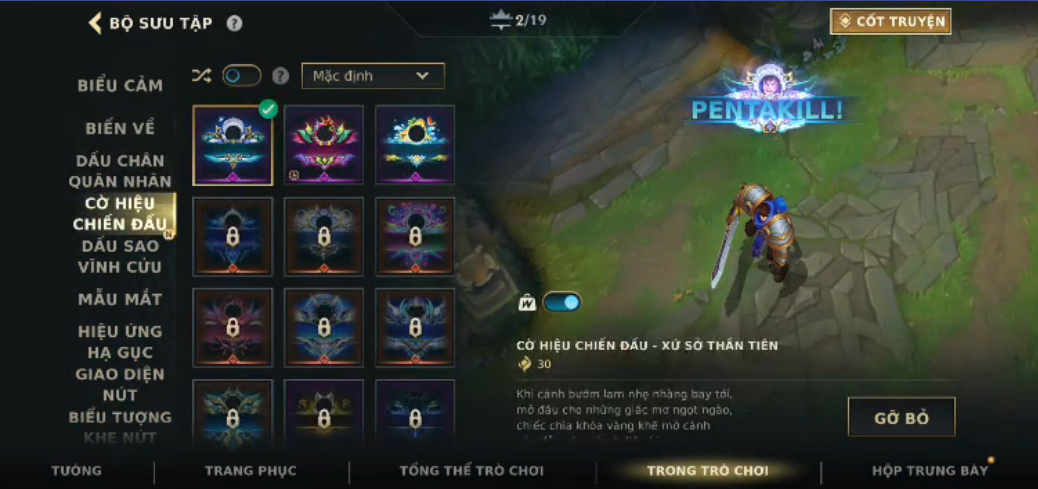Switch to the Tướng tab
1038x489 pixels.
76,471
